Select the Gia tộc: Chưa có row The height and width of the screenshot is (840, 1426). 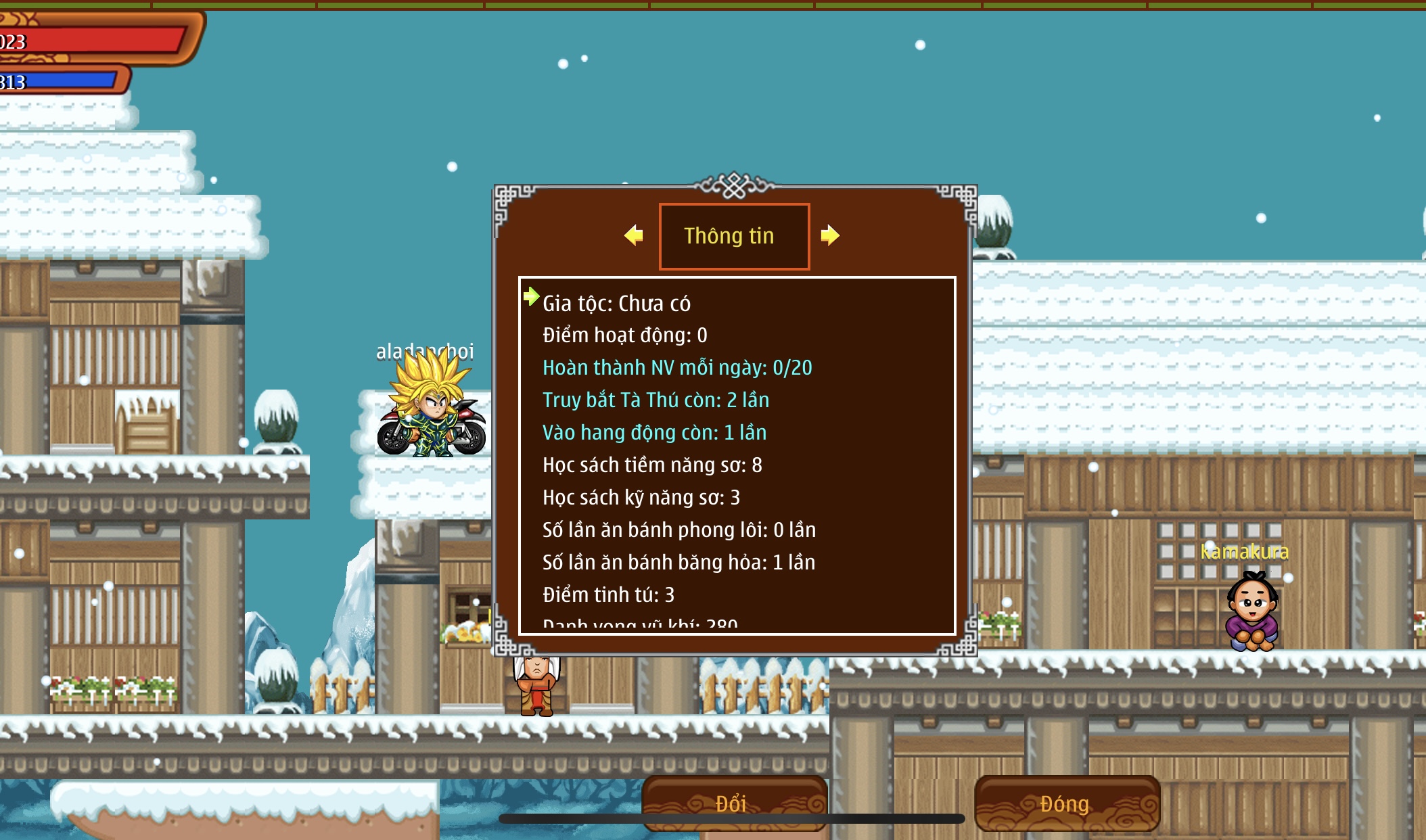616,304
